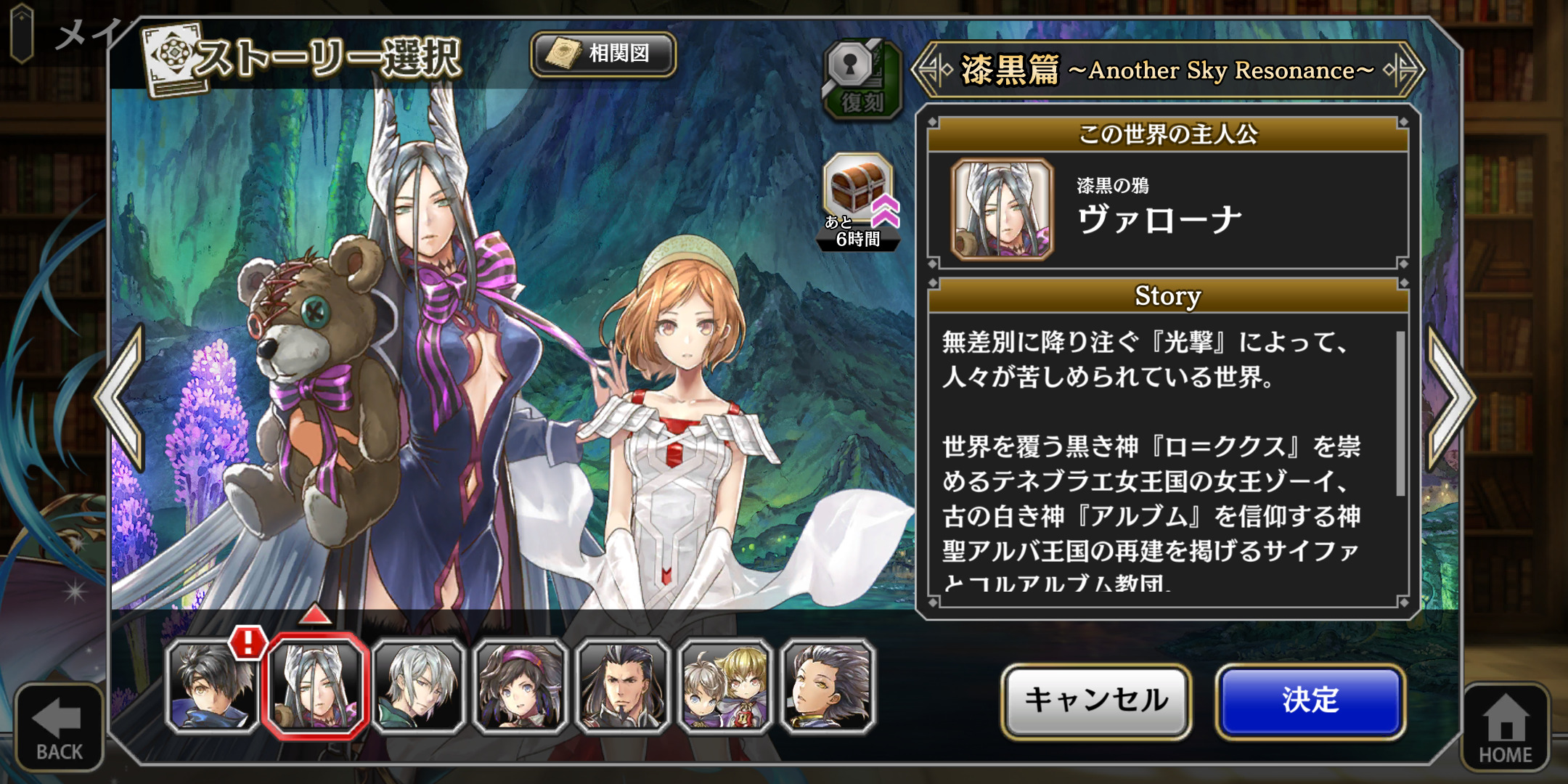This screenshot has width=1568, height=784.
Task: Tap ヴァローナ's protagonist portrait in info panel
Action: tap(1002, 209)
